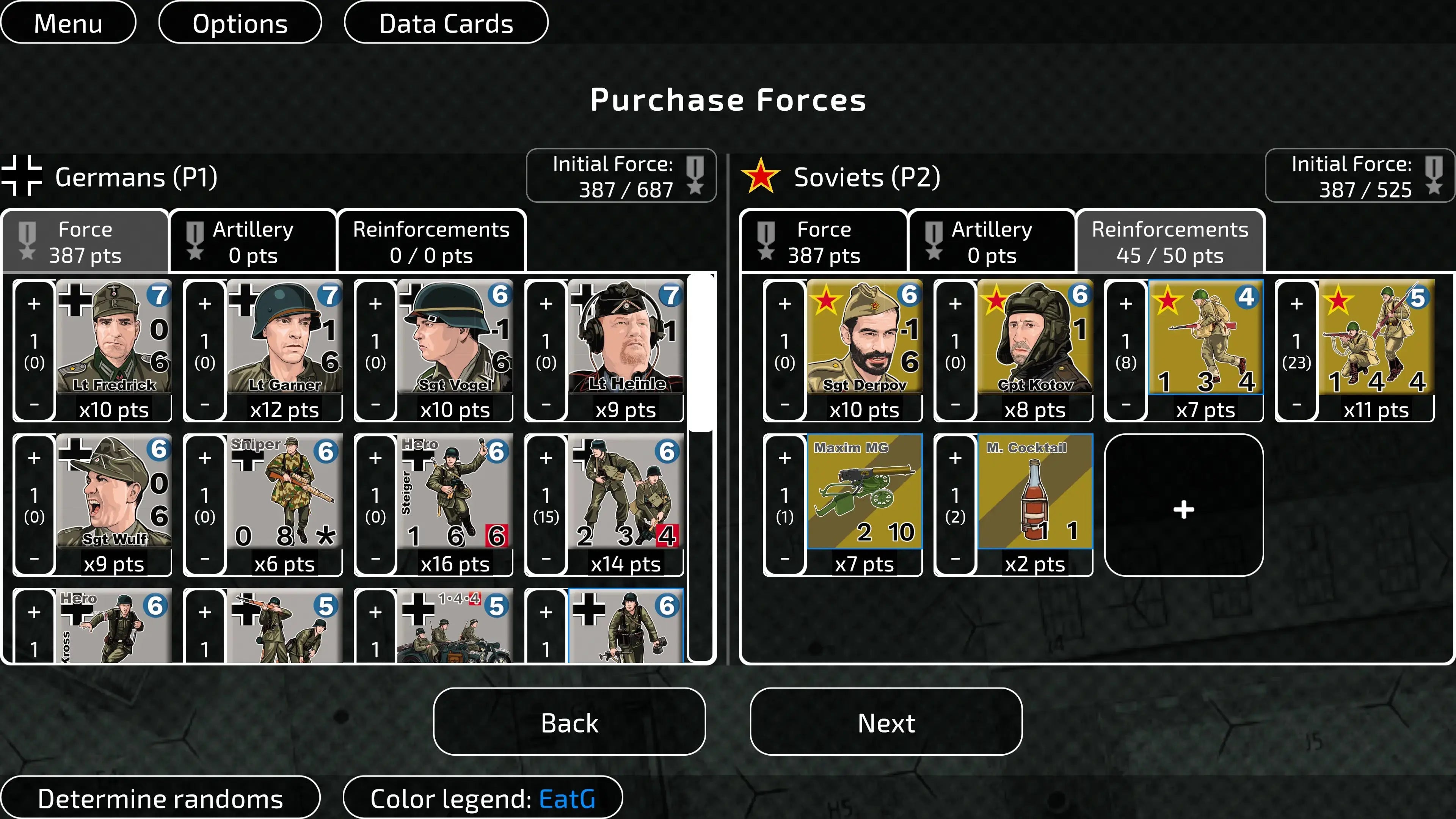This screenshot has width=1456, height=819.
Task: Open the Menu button
Action: point(68,23)
